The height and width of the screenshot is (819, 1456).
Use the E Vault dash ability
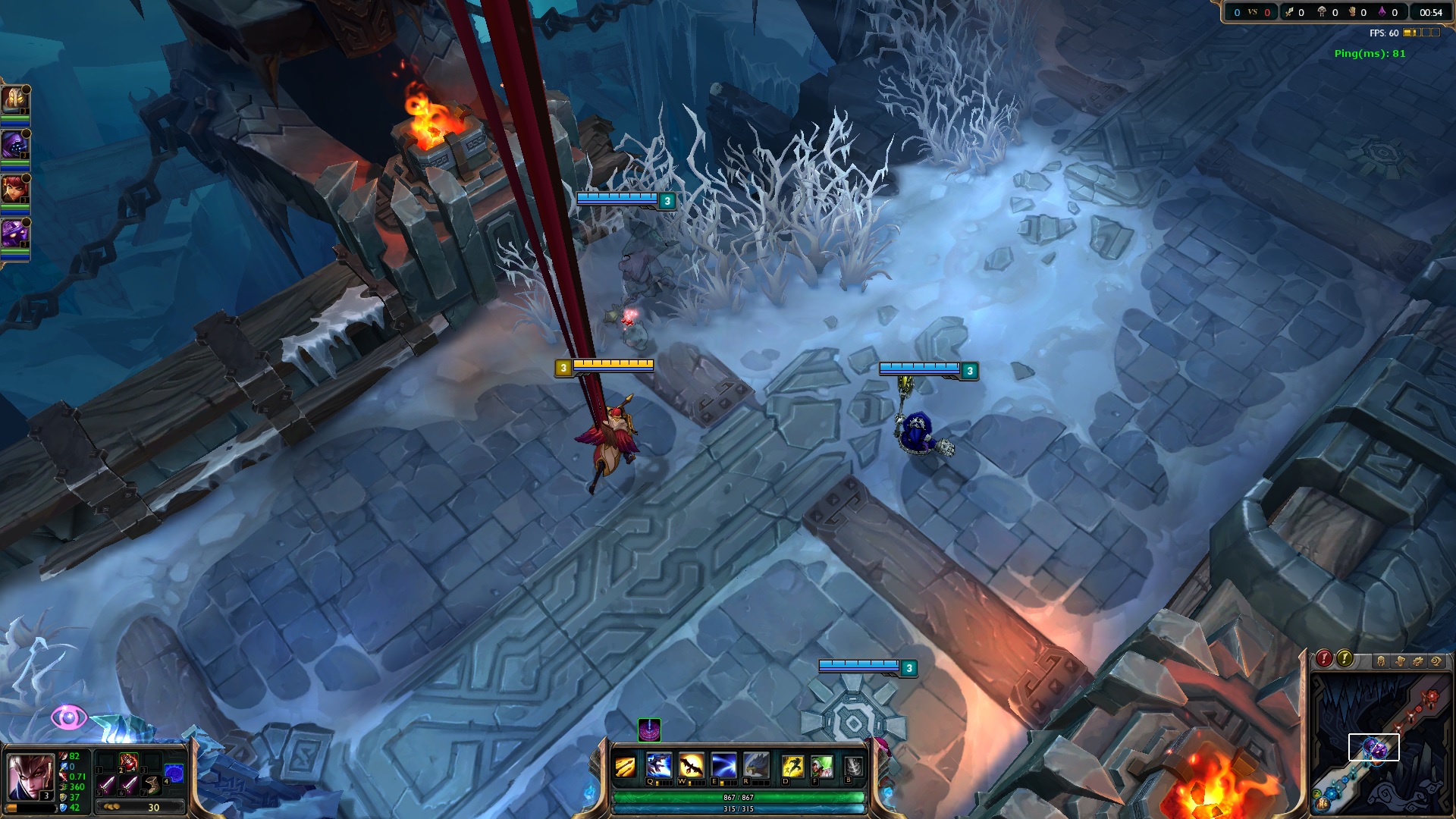coord(723,765)
